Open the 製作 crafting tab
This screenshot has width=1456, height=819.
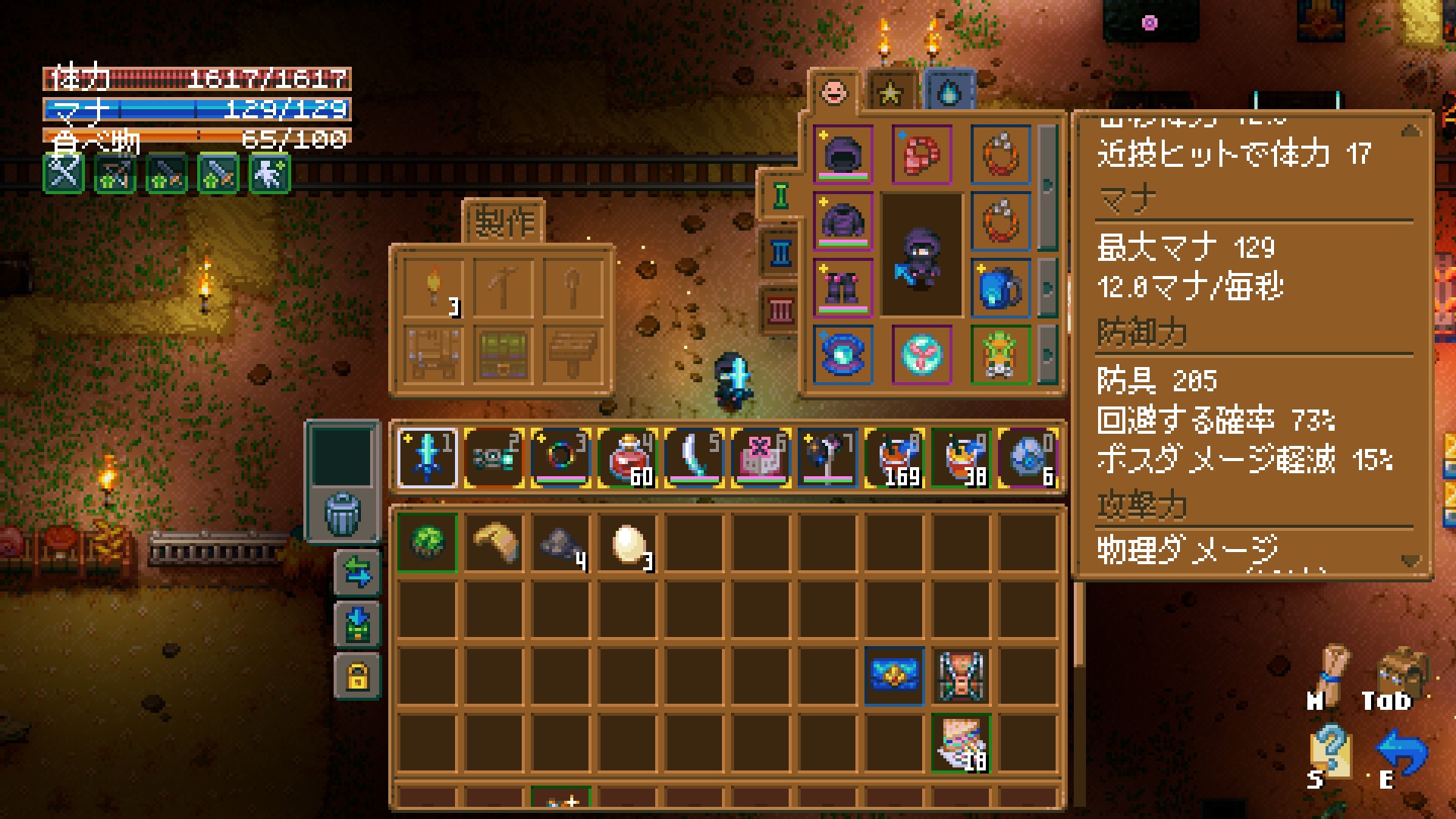(504, 223)
